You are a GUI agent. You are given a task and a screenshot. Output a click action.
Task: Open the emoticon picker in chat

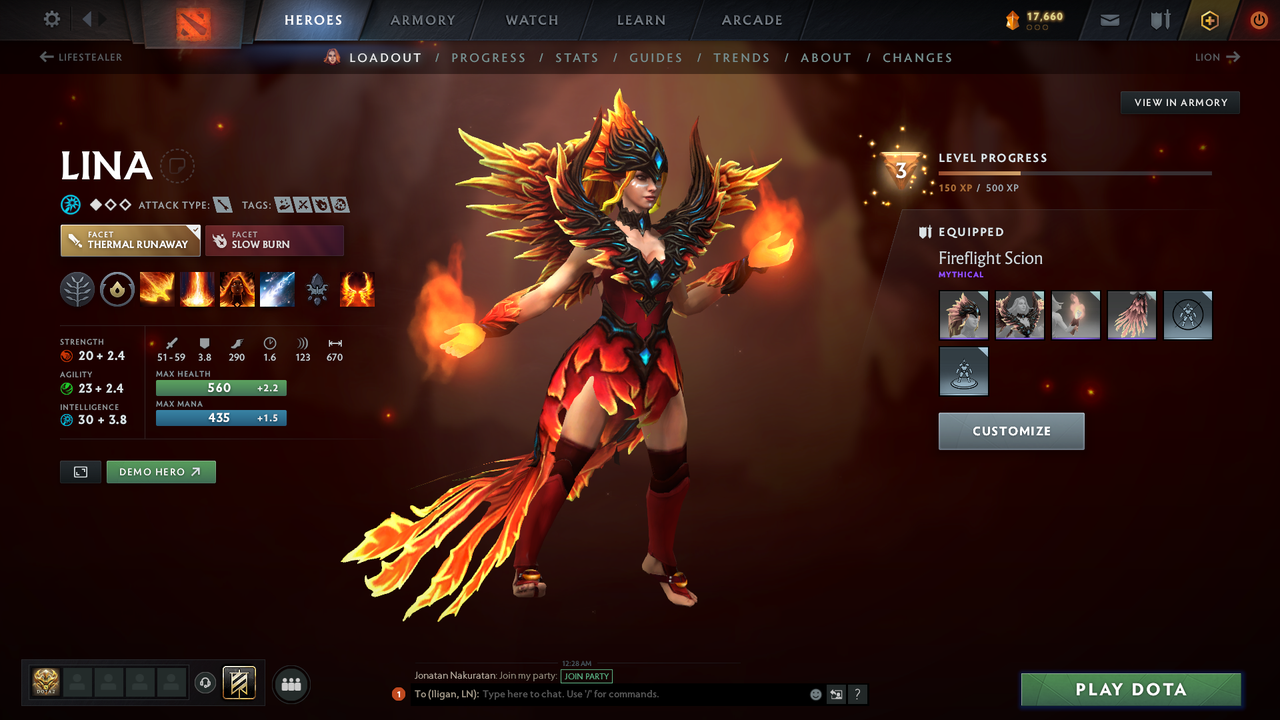tap(815, 694)
